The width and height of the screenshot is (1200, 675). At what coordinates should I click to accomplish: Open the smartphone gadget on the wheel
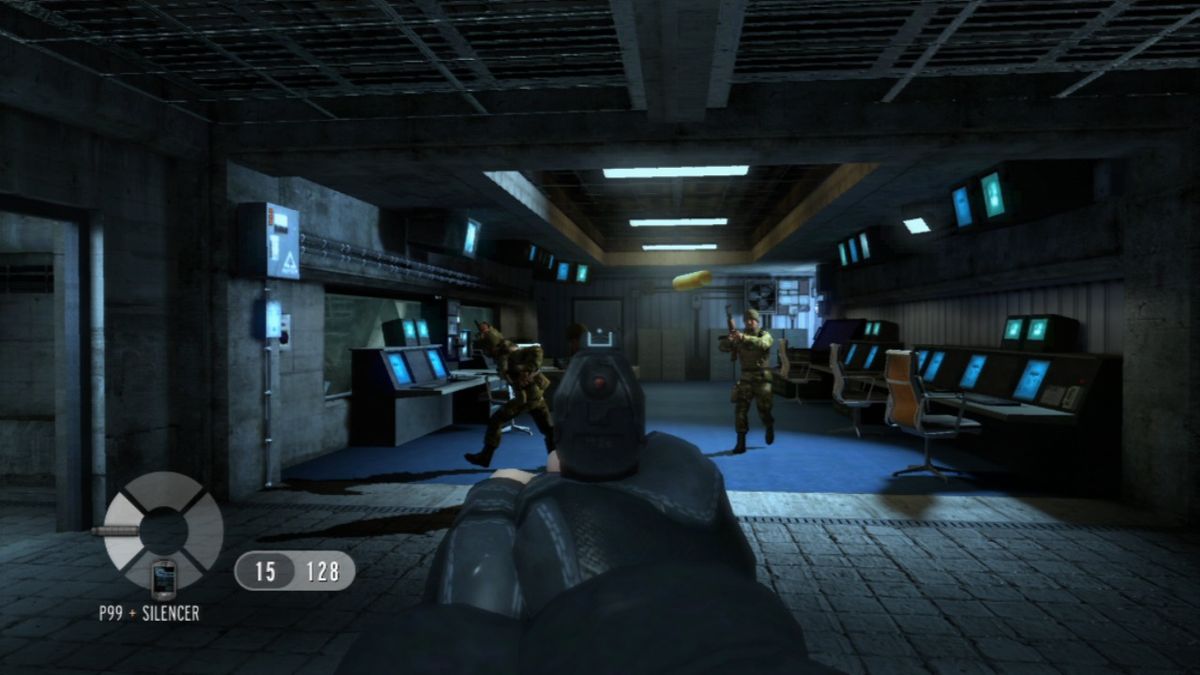(x=163, y=577)
